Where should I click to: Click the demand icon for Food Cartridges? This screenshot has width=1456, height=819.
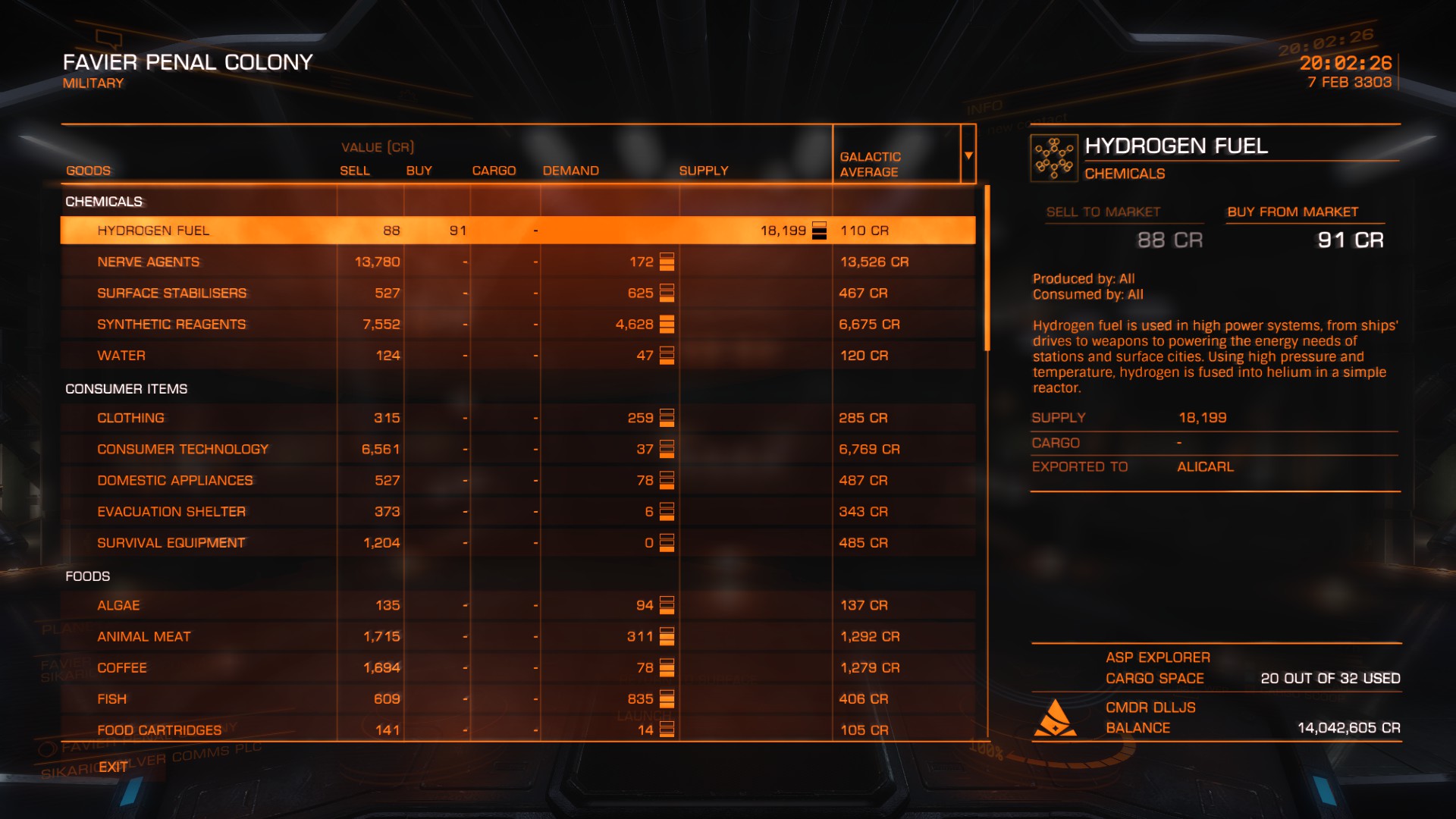click(x=666, y=730)
